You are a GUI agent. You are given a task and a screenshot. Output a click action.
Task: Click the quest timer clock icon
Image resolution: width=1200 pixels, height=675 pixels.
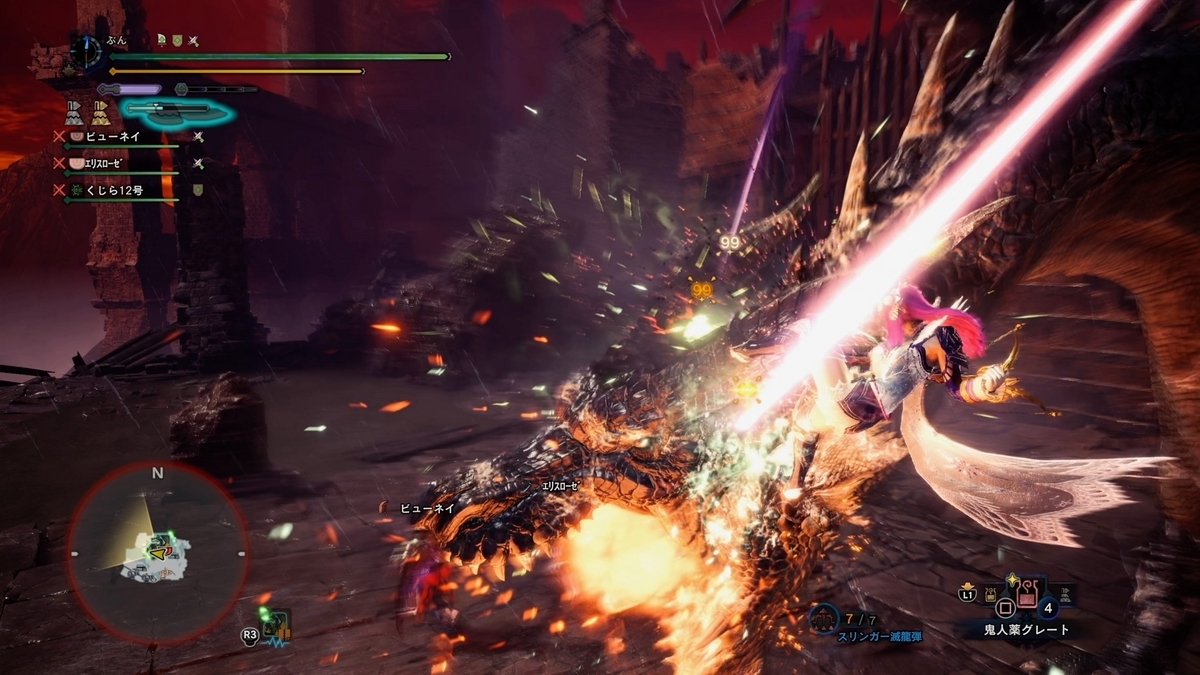(x=87, y=51)
